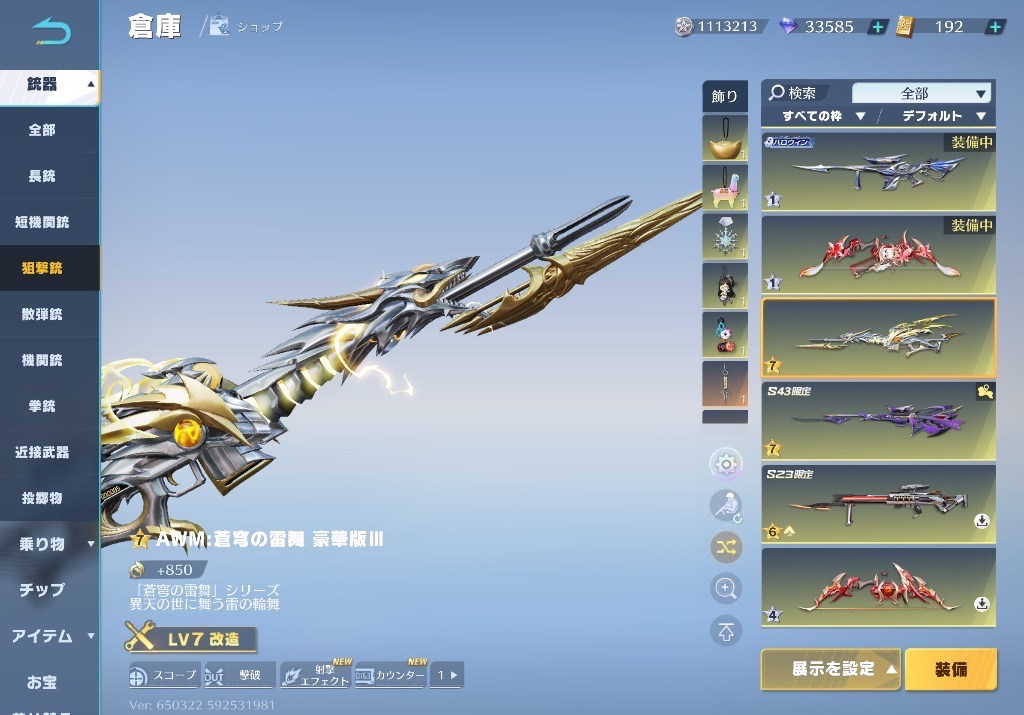The height and width of the screenshot is (715, 1024).
Task: Click the 検索 search field
Action: click(805, 93)
